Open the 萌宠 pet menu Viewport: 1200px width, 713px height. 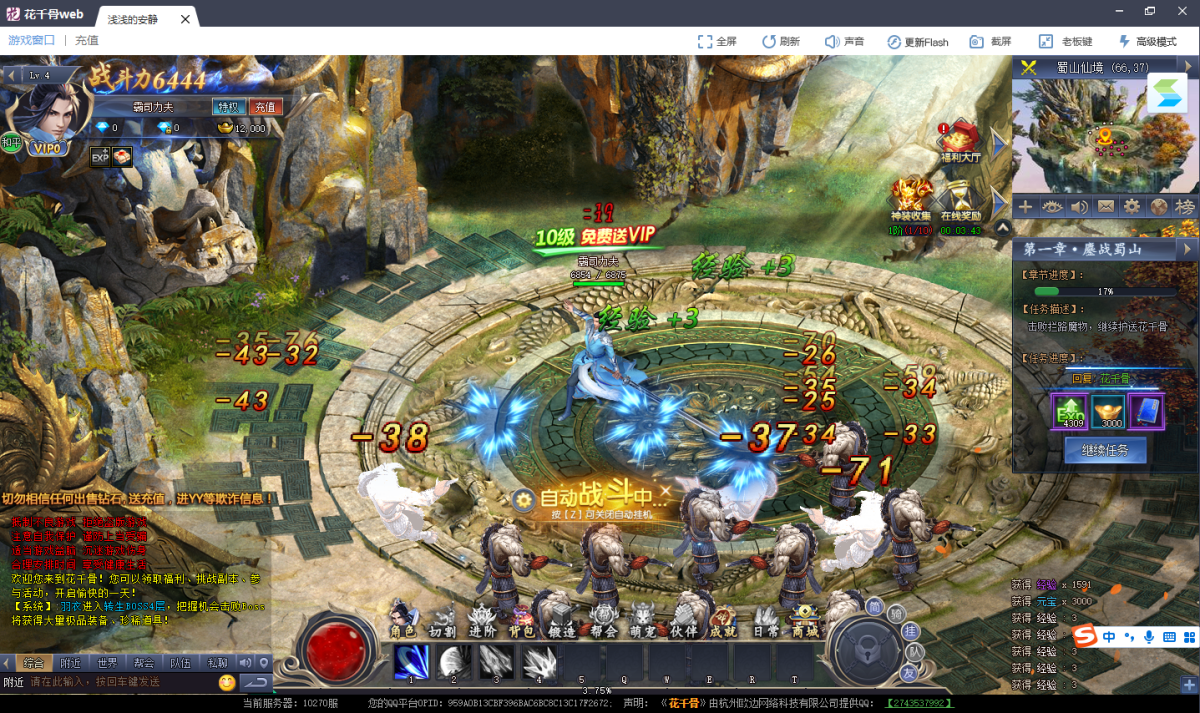point(643,619)
